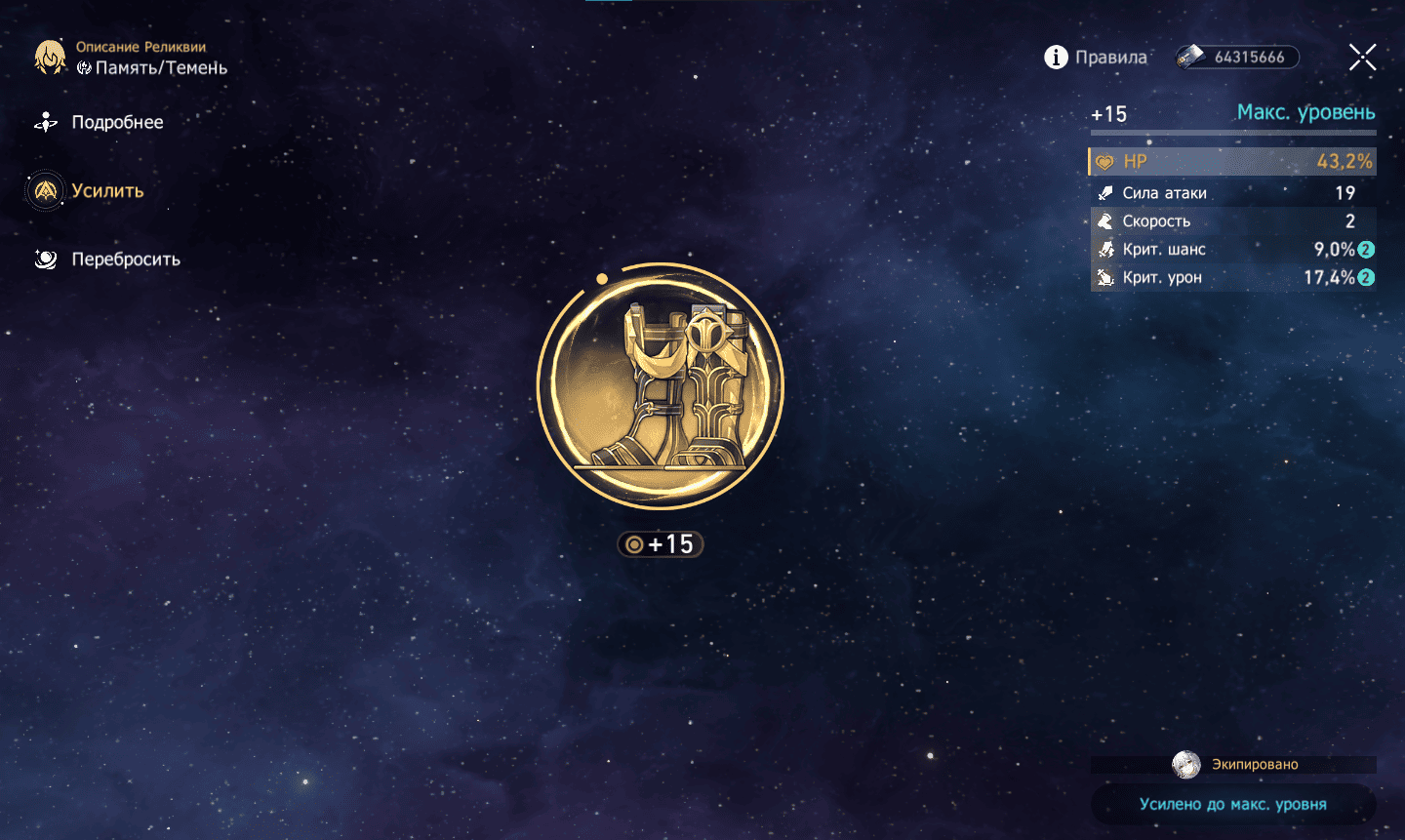Click the golden boots relic medallion

(x=661, y=386)
